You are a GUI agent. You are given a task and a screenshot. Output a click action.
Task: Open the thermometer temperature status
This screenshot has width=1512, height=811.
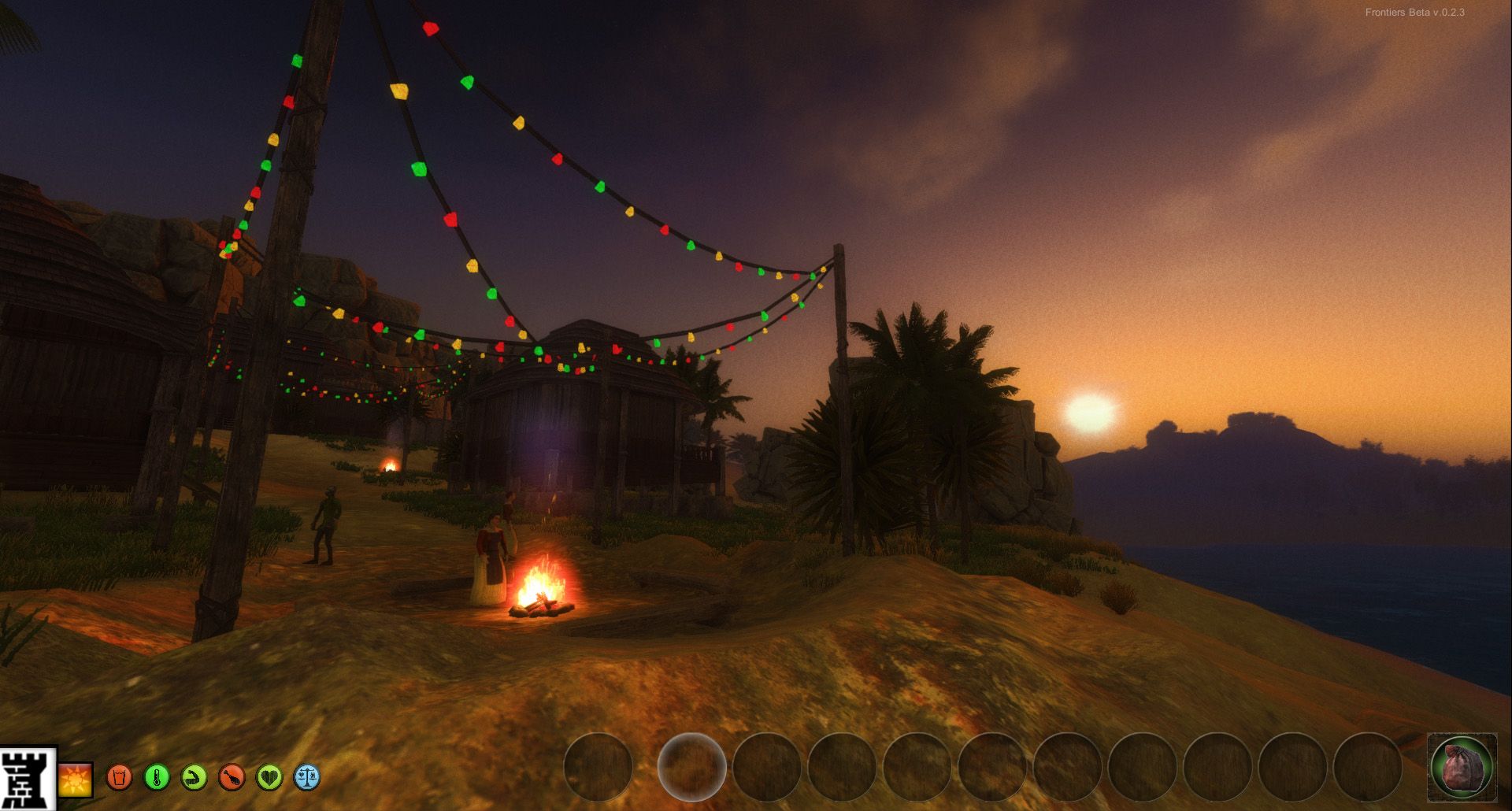pyautogui.click(x=157, y=778)
